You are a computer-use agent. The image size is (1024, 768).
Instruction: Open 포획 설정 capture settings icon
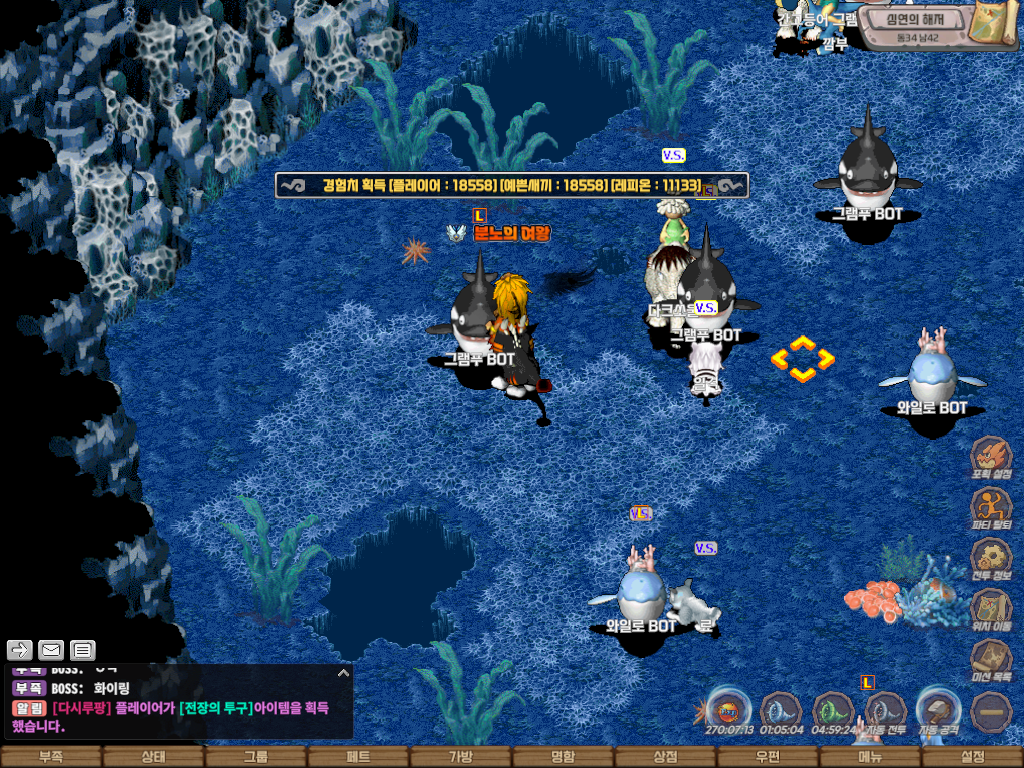click(x=991, y=456)
